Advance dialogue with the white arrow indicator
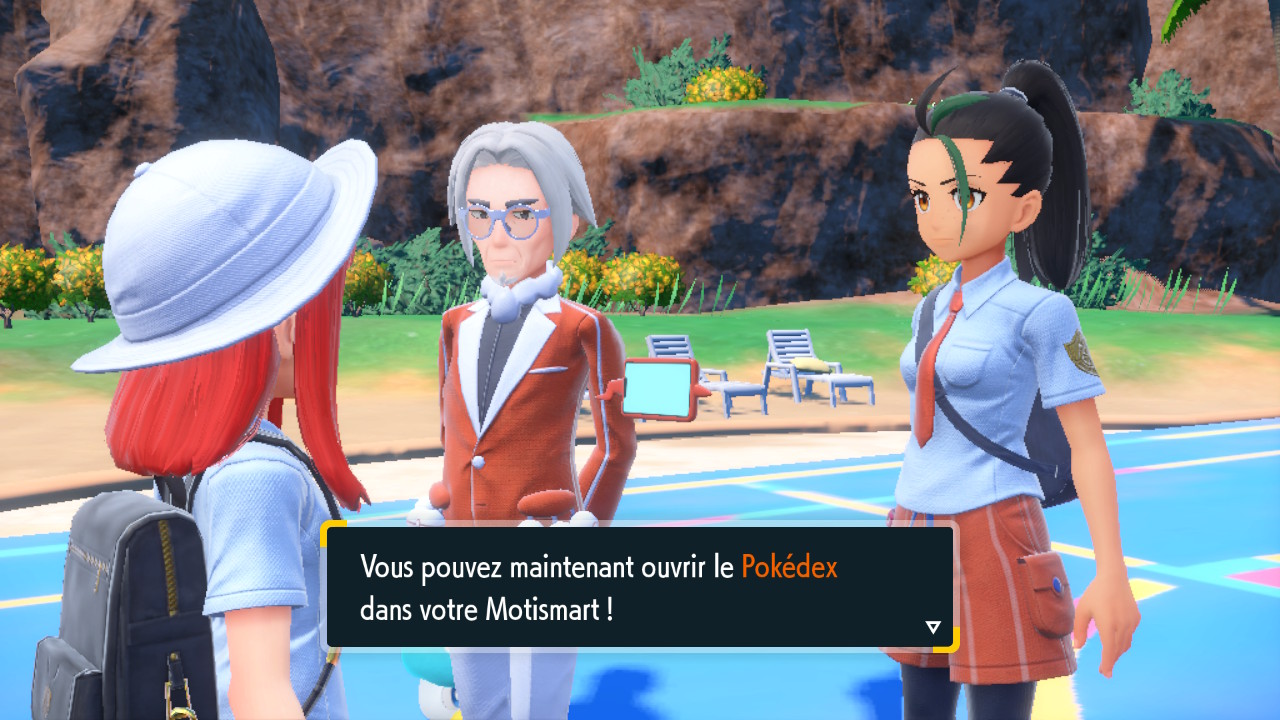The image size is (1280, 720). pyautogui.click(x=933, y=627)
